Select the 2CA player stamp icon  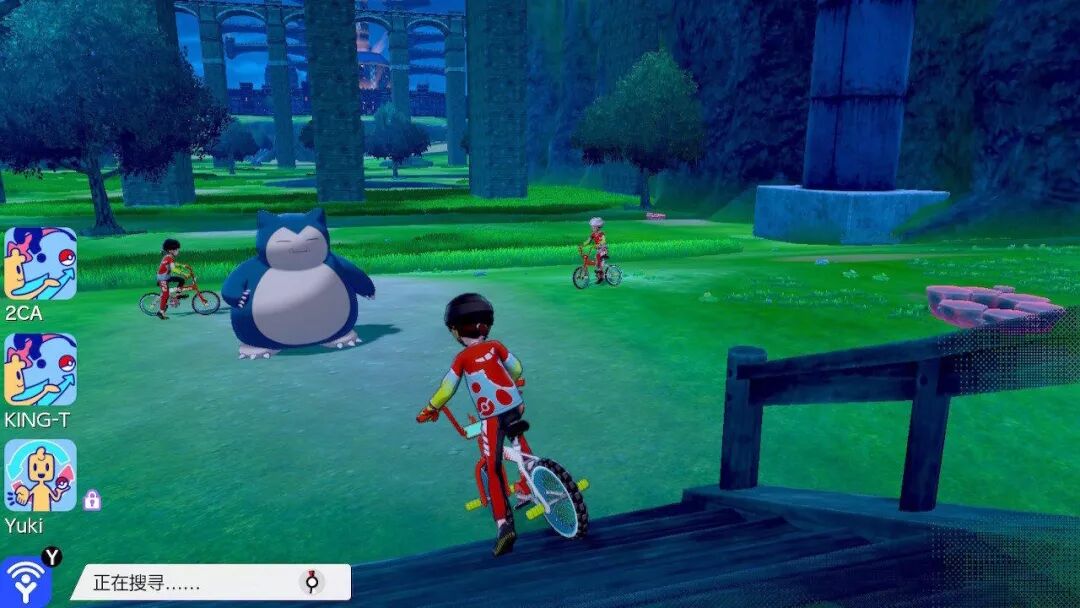coord(40,264)
